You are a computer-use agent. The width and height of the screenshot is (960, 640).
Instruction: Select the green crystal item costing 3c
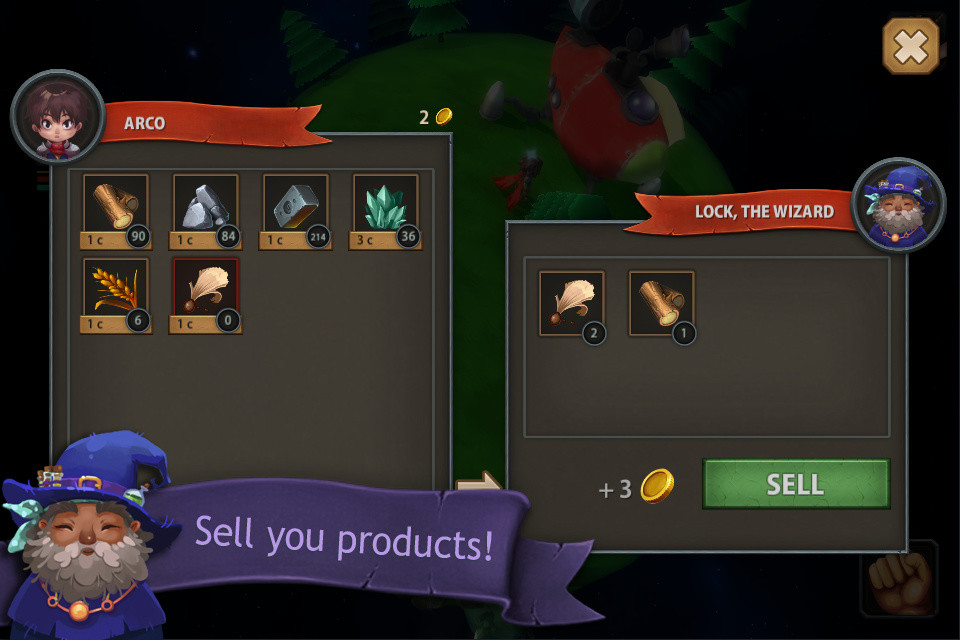386,205
